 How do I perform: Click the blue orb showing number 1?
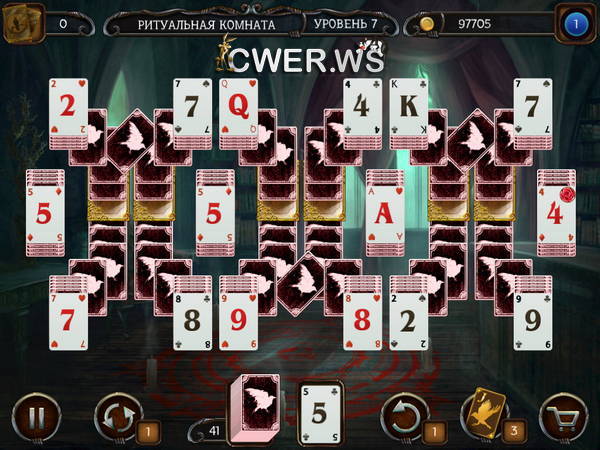576,24
